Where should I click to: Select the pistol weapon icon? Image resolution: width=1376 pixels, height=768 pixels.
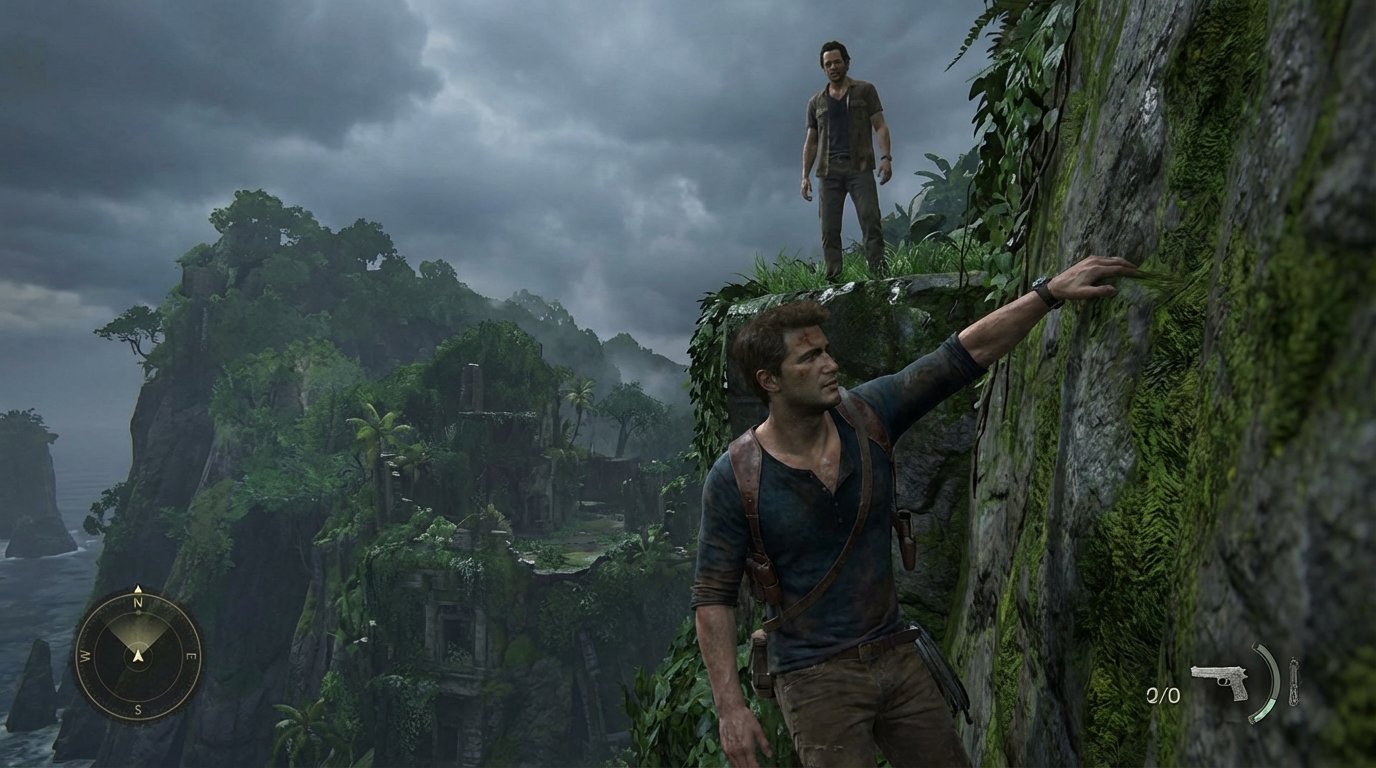click(1220, 681)
